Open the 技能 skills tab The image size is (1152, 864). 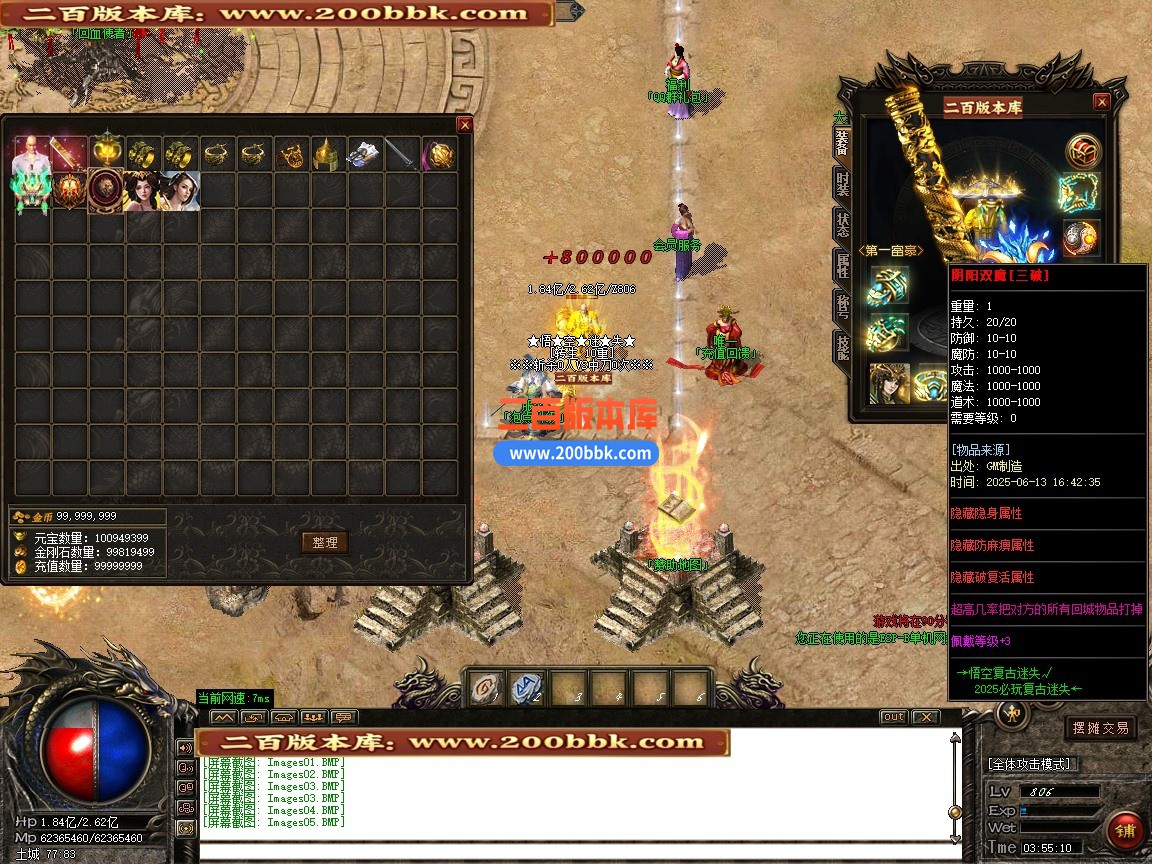click(843, 346)
